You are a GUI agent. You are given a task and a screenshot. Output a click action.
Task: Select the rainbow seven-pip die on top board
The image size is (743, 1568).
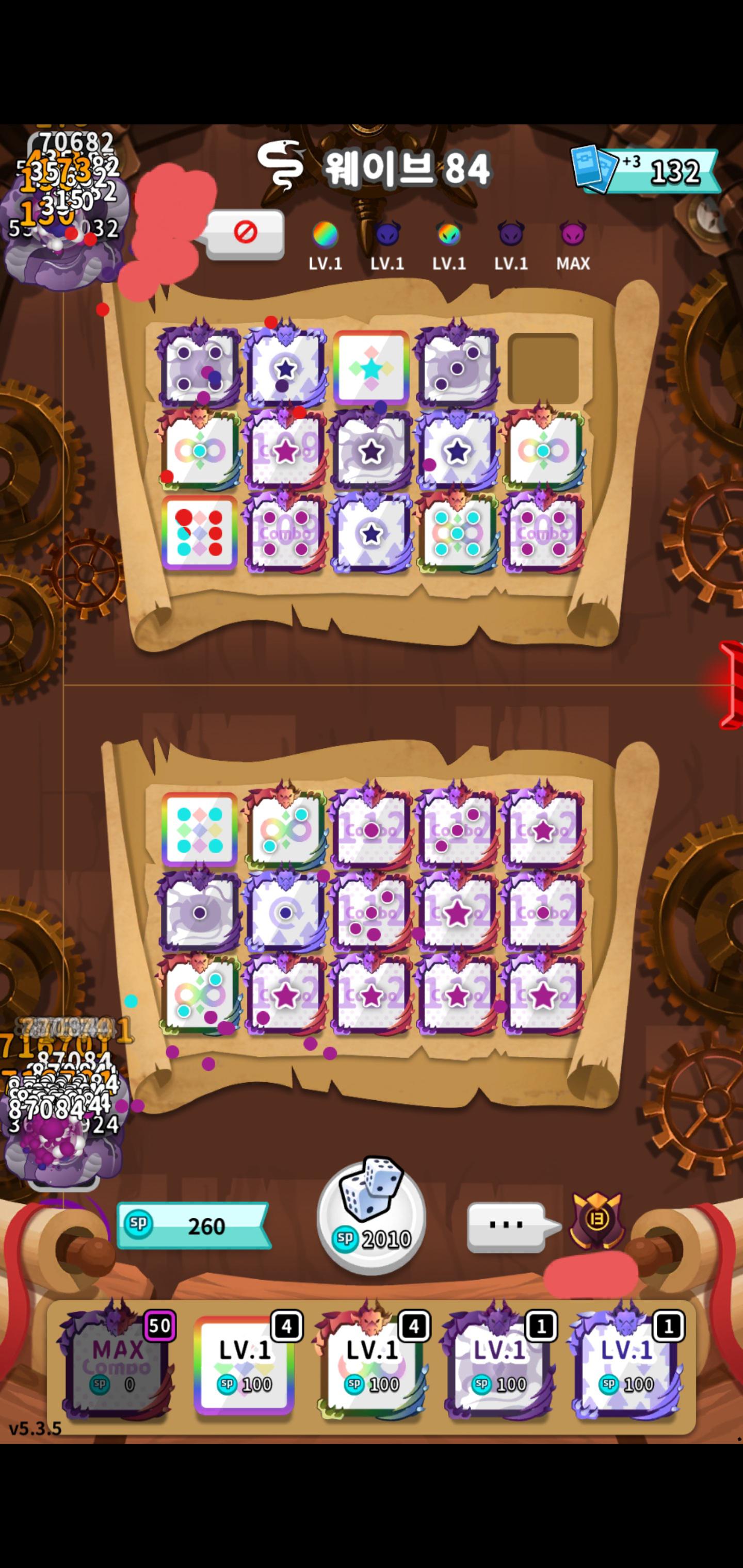(x=200, y=533)
